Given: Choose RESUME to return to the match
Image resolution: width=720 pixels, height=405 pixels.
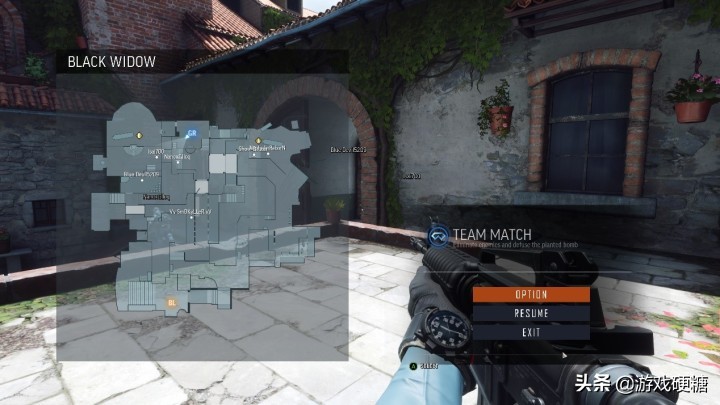Looking at the screenshot, I should (531, 313).
